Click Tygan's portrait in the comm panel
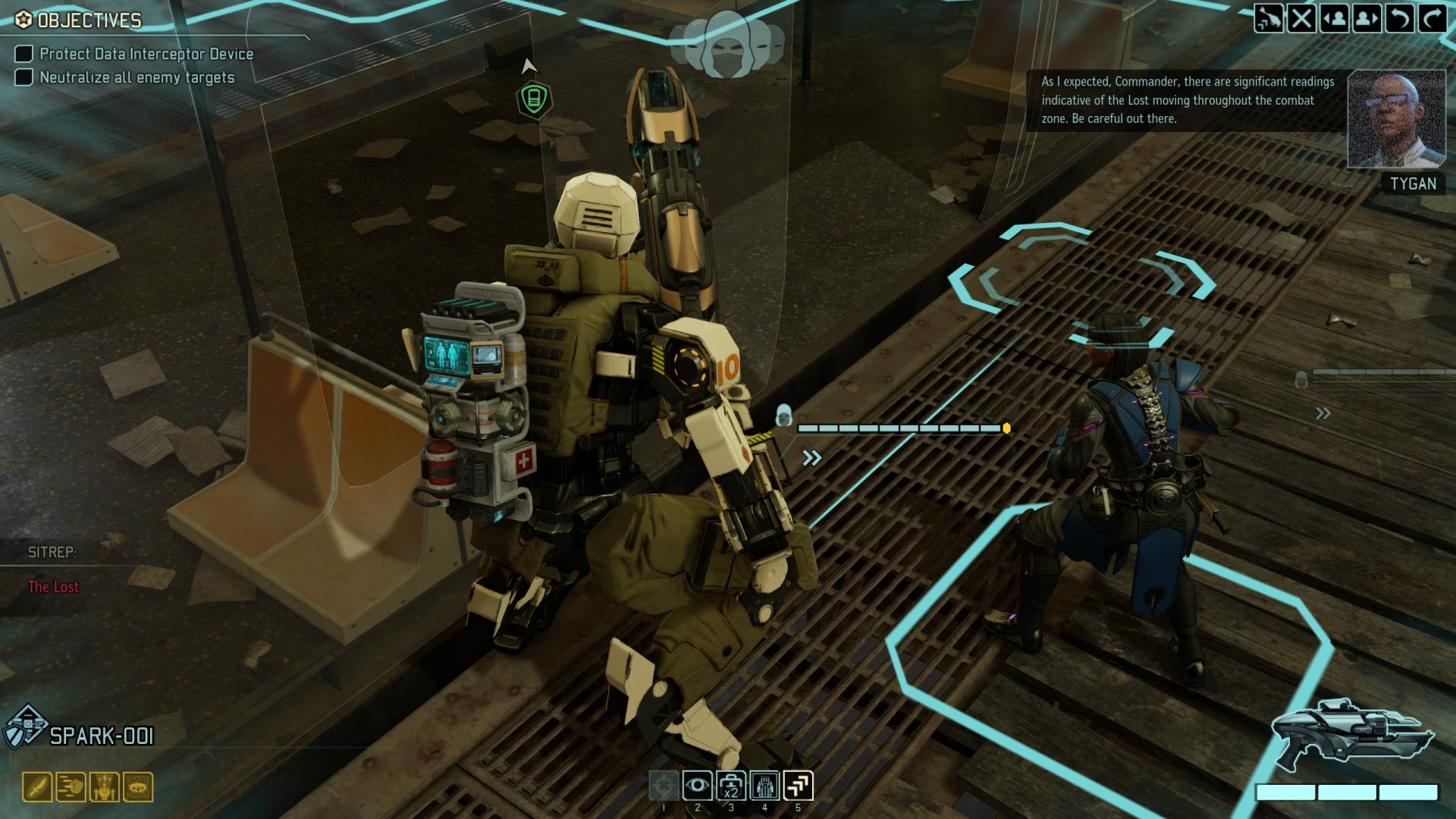 click(x=1395, y=119)
